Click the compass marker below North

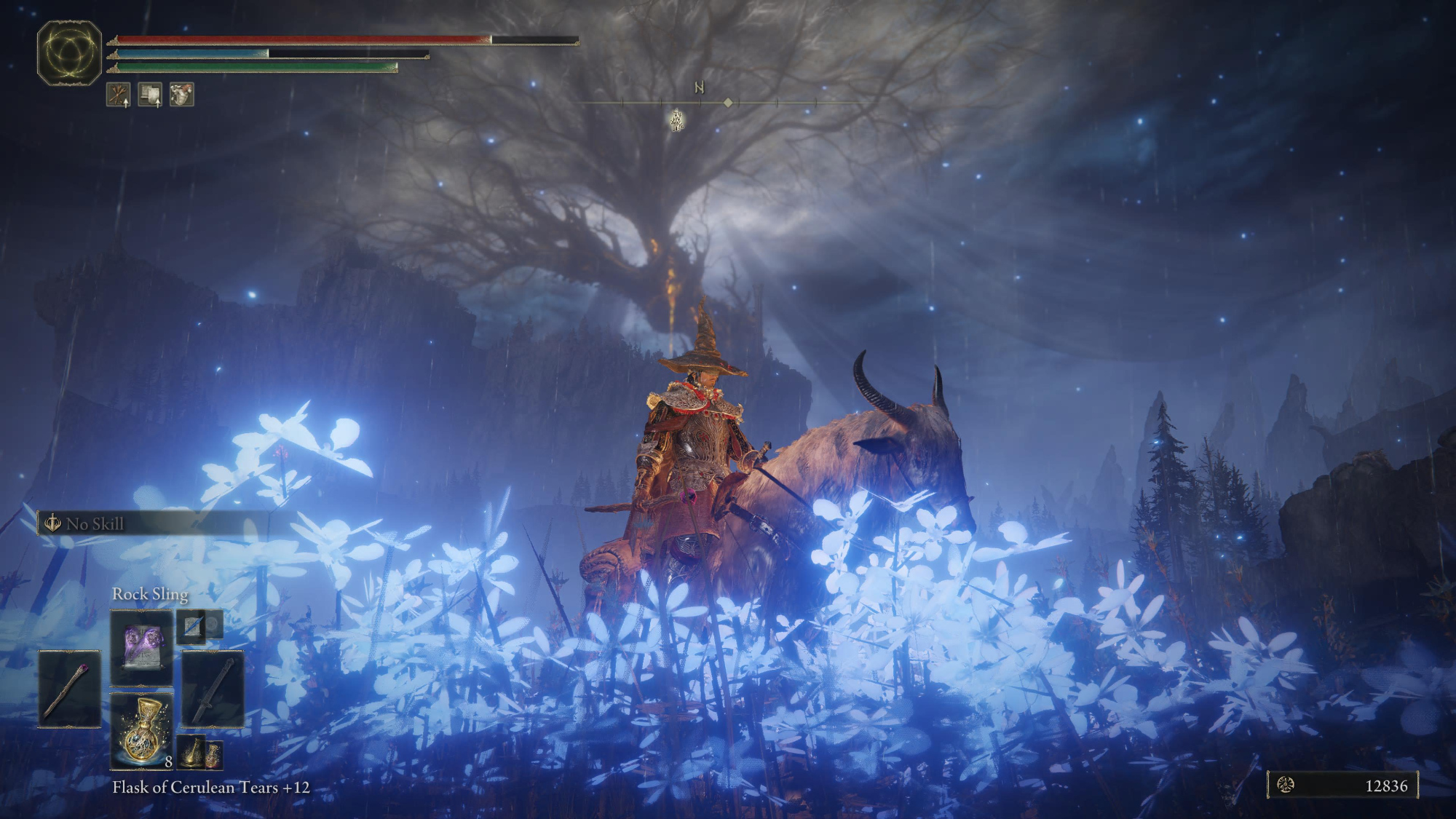pyautogui.click(x=677, y=121)
